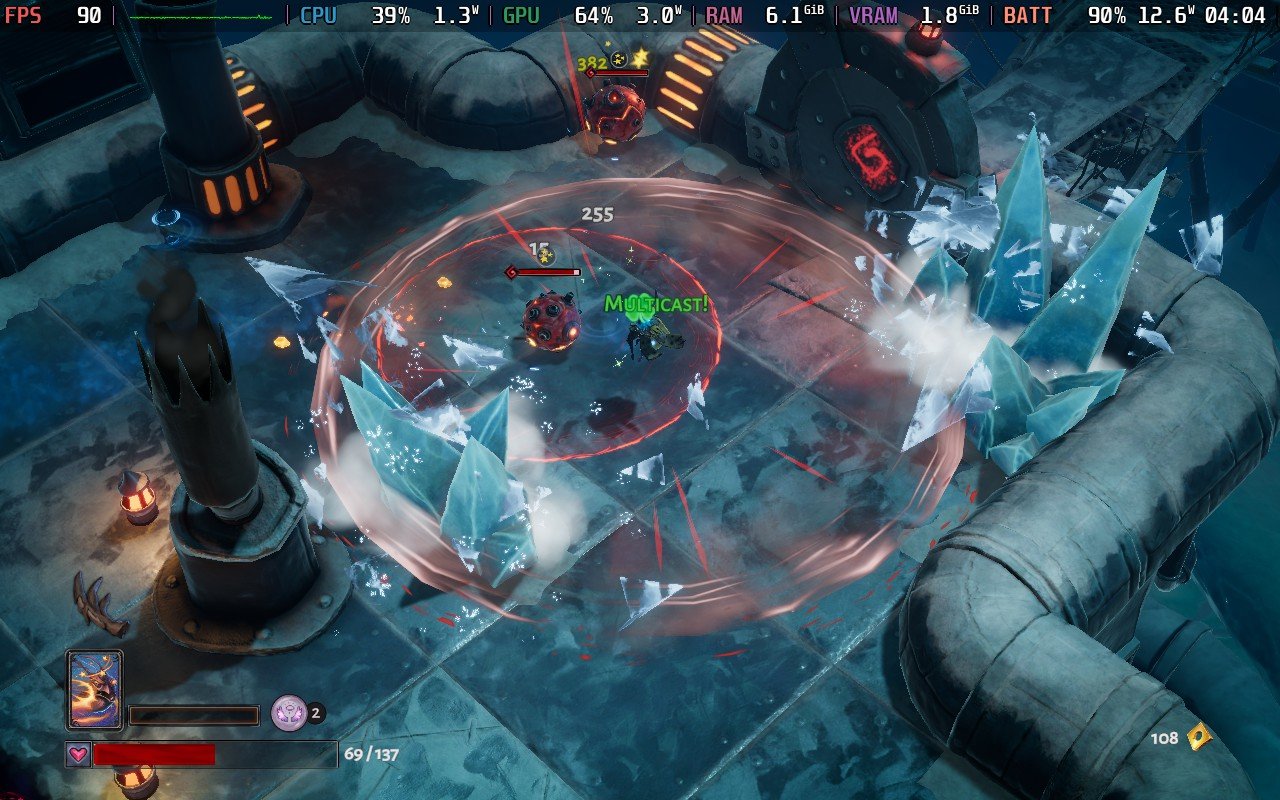Click the gold currency icon

[x=1197, y=738]
